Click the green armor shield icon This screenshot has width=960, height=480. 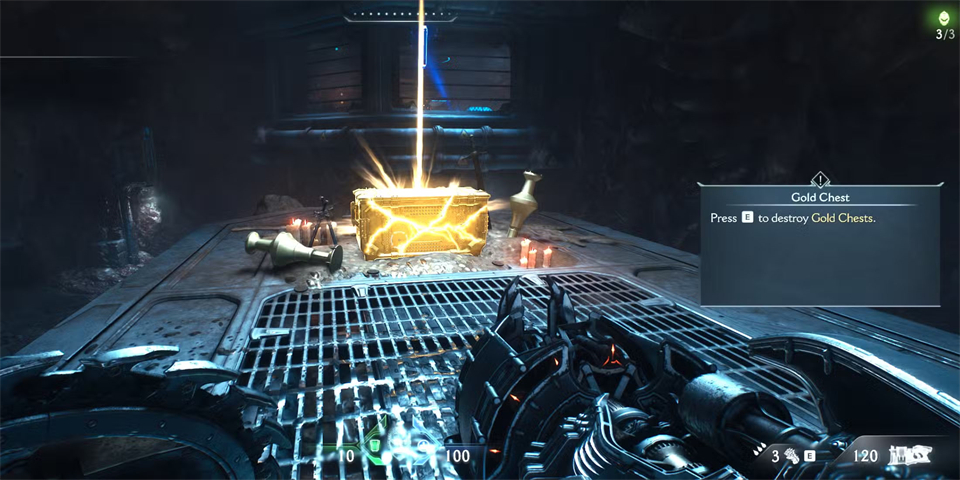373,444
